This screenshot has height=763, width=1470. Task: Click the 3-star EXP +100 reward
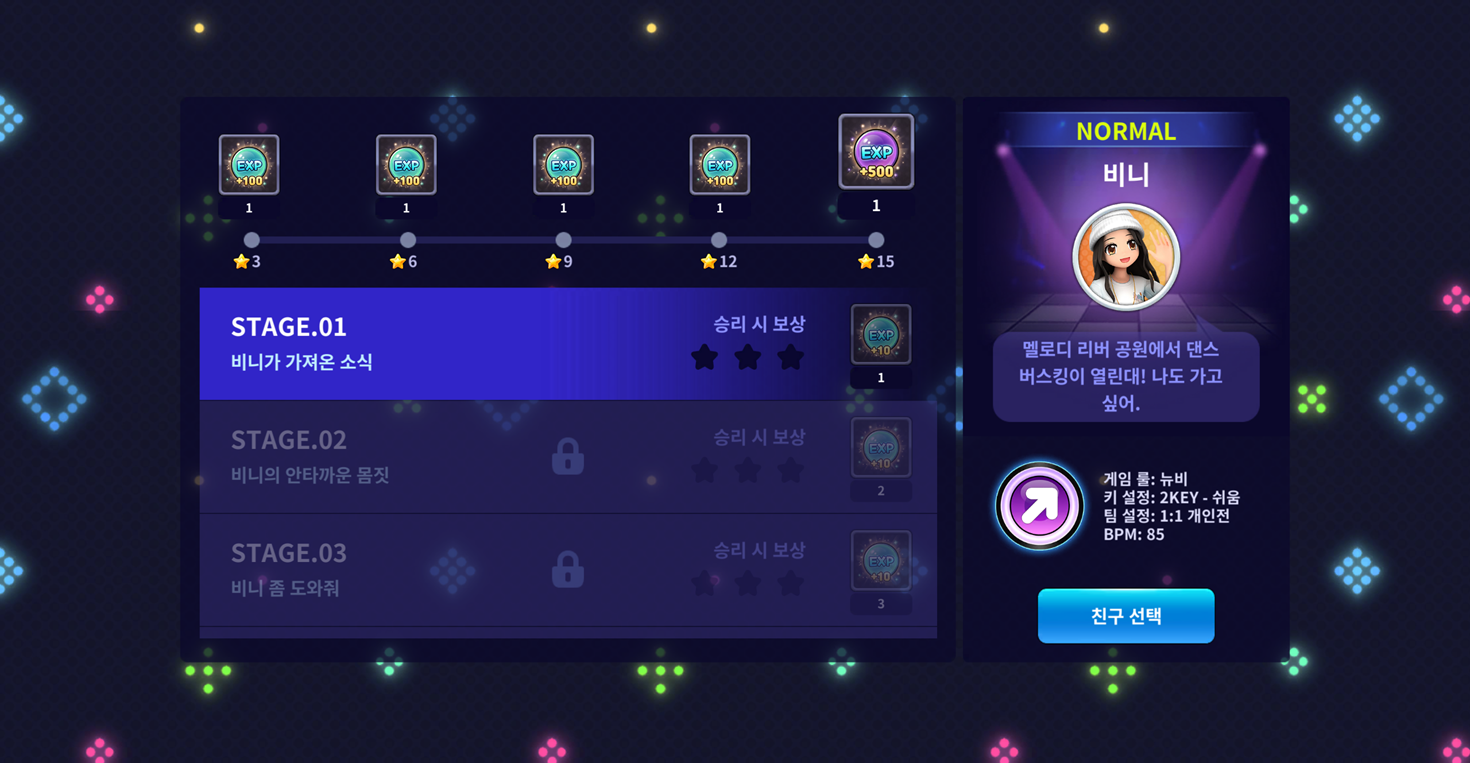point(249,165)
